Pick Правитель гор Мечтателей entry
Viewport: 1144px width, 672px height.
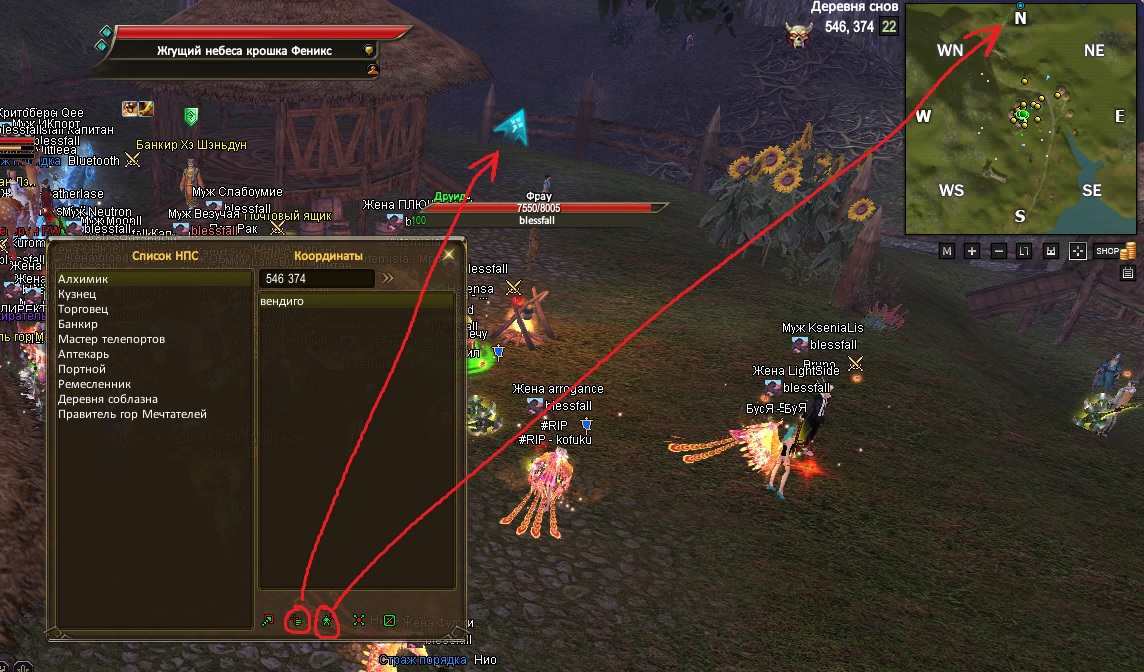(x=132, y=414)
